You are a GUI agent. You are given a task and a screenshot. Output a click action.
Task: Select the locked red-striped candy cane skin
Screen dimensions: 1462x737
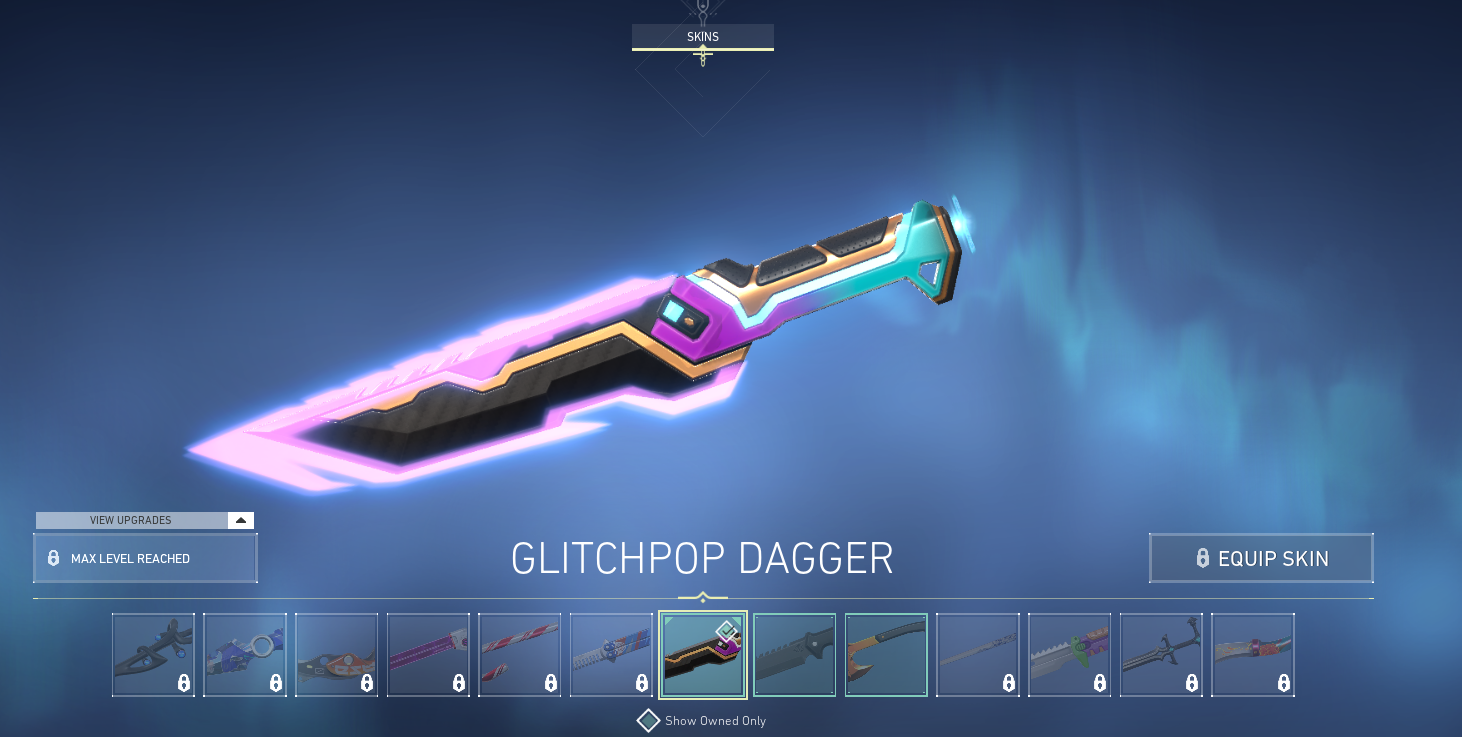pyautogui.click(x=520, y=655)
